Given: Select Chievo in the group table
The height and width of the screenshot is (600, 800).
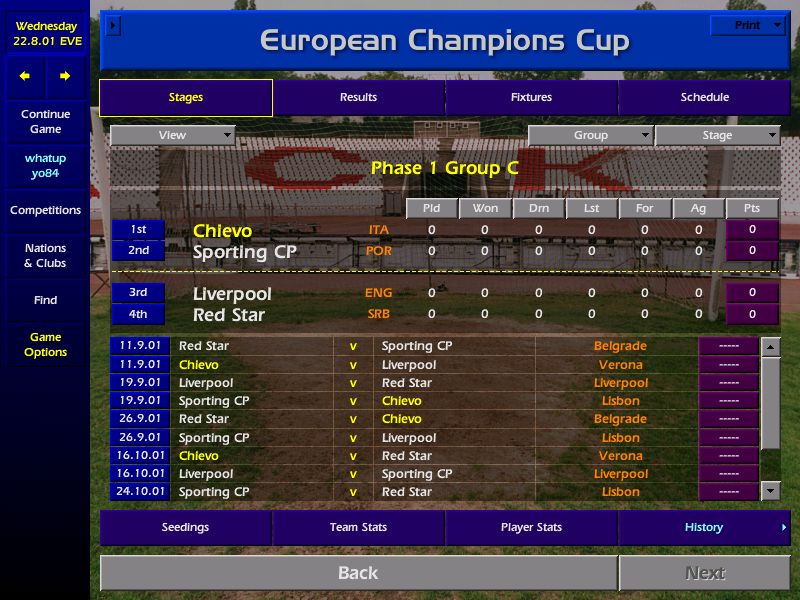Looking at the screenshot, I should [x=222, y=231].
